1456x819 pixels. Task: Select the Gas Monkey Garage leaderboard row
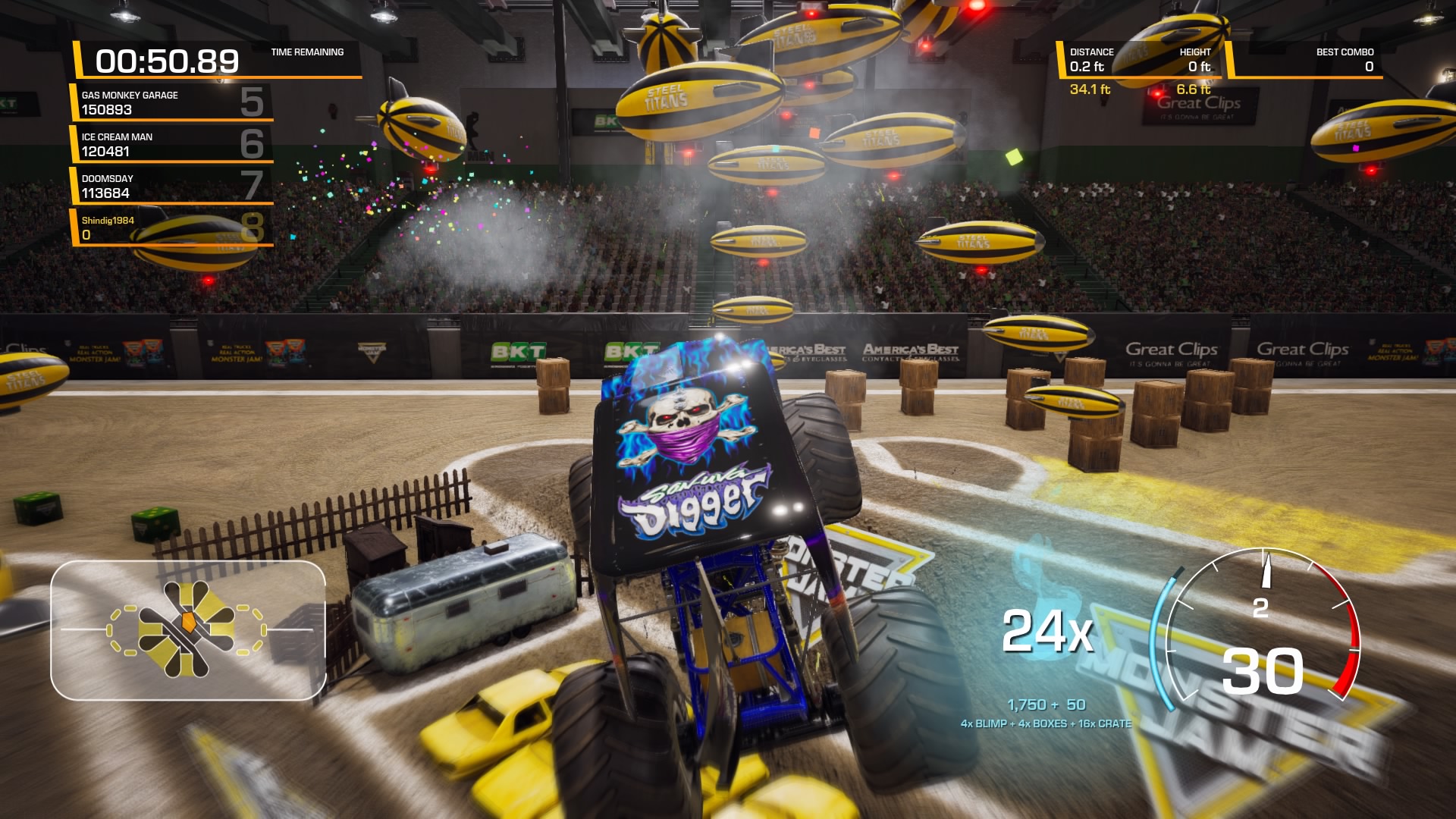(172, 102)
